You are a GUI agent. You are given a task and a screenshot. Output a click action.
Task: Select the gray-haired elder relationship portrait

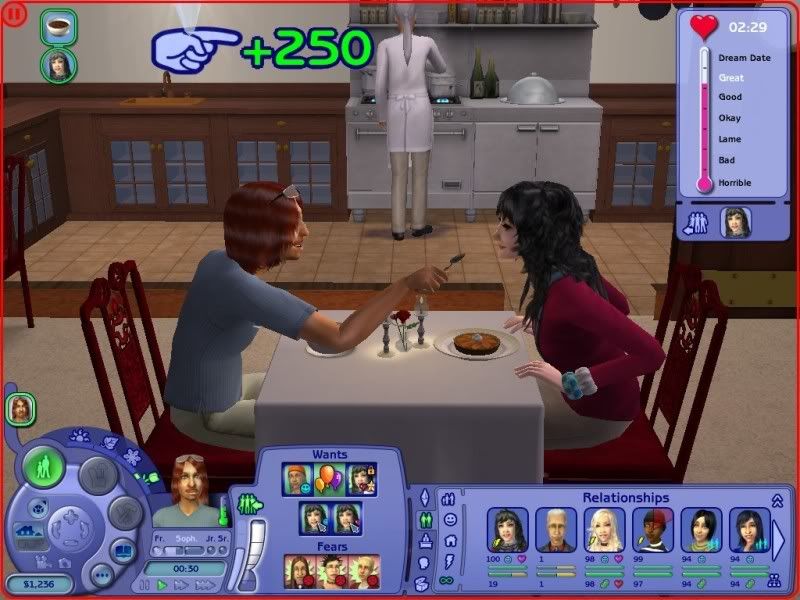pyautogui.click(x=555, y=529)
